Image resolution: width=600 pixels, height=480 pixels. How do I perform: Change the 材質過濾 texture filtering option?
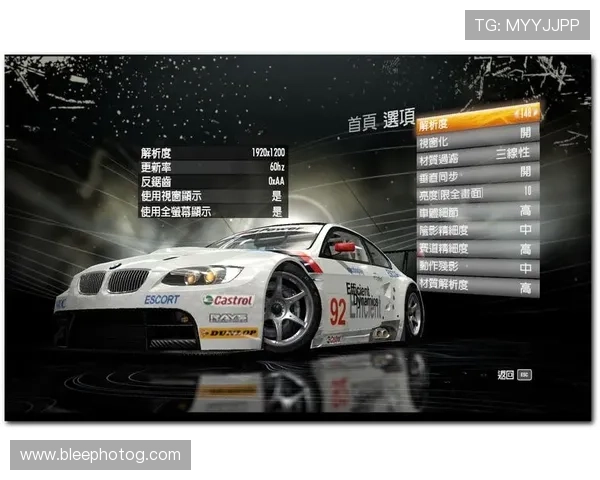pos(478,154)
